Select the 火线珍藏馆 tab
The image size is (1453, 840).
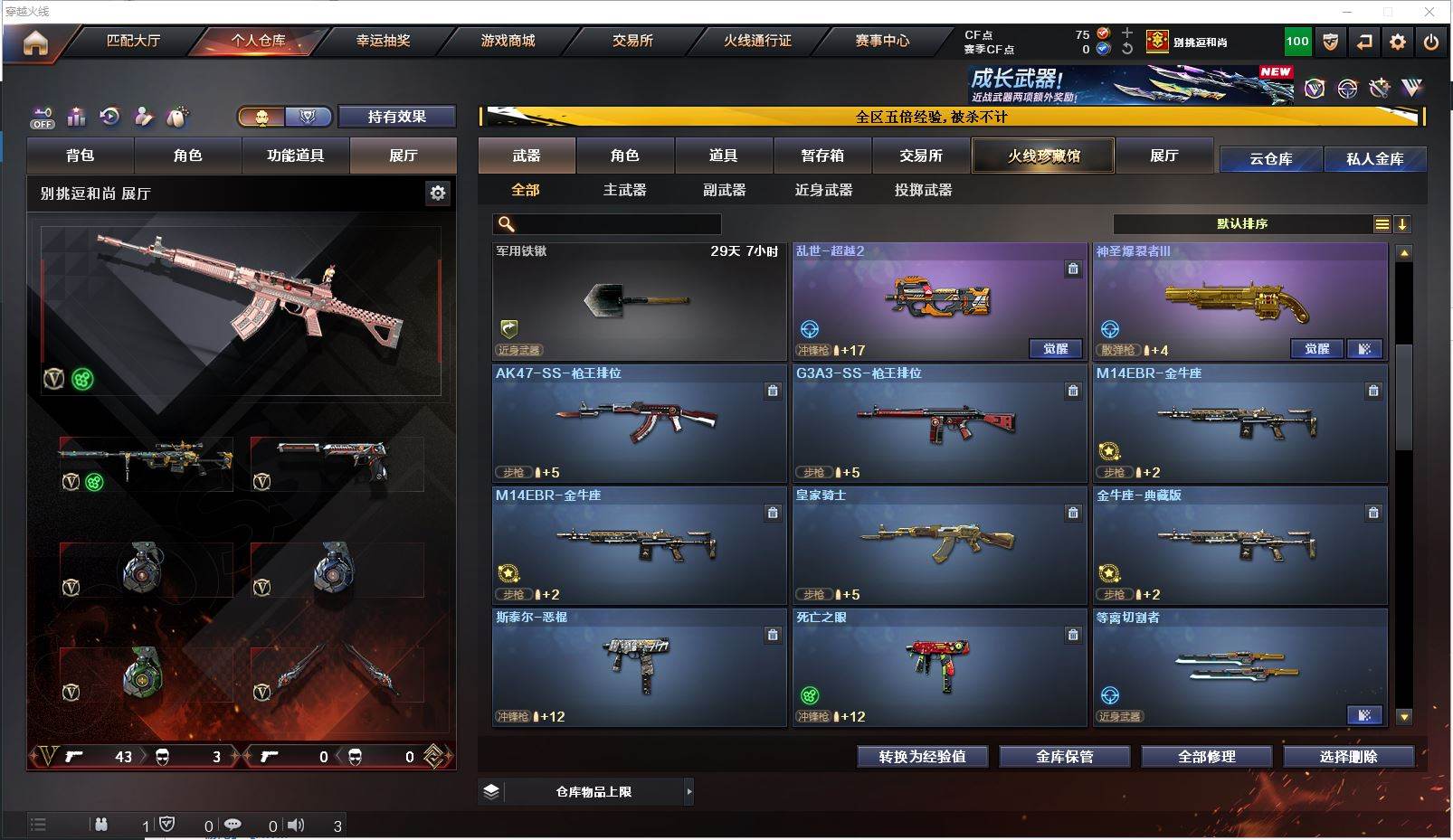pos(1043,156)
